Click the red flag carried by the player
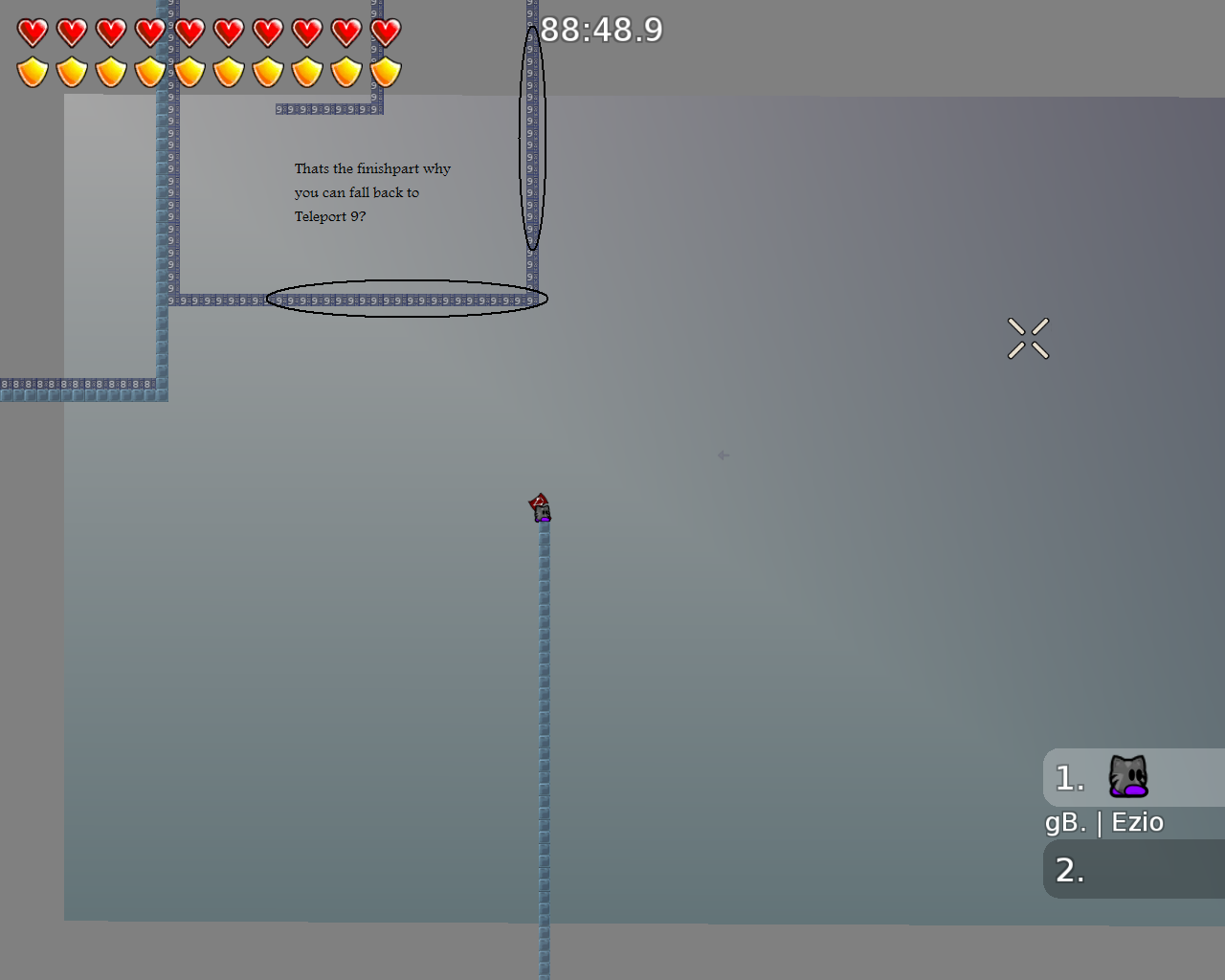1225x980 pixels. click(536, 499)
